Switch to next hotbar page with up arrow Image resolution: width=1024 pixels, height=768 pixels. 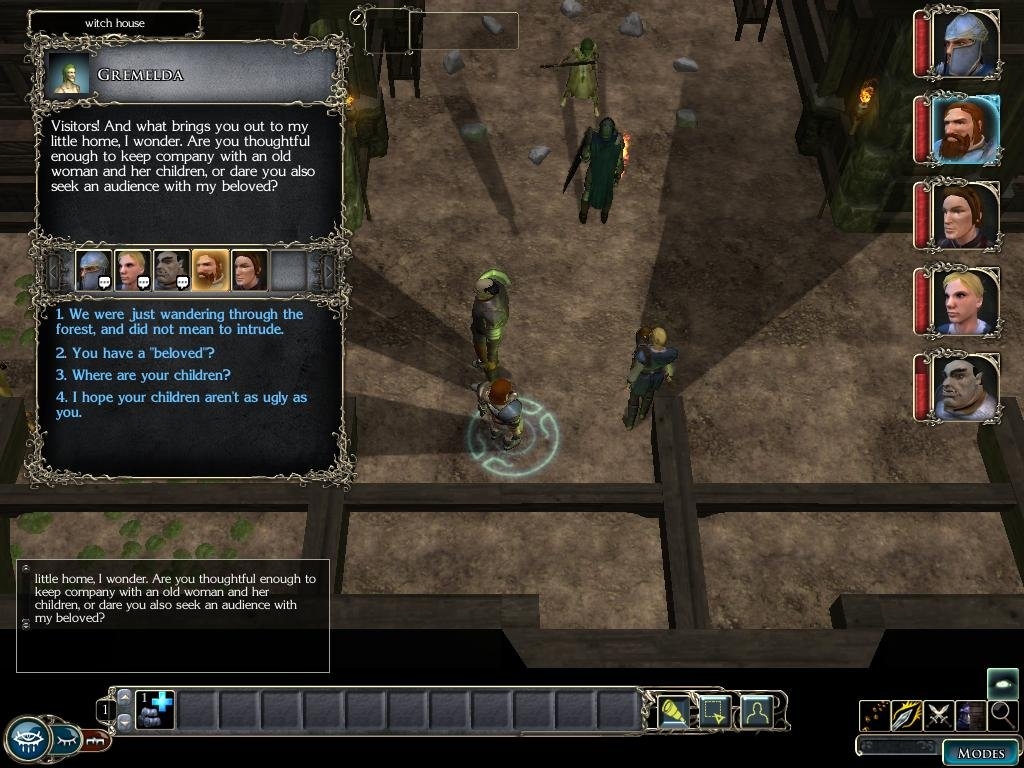(x=124, y=696)
